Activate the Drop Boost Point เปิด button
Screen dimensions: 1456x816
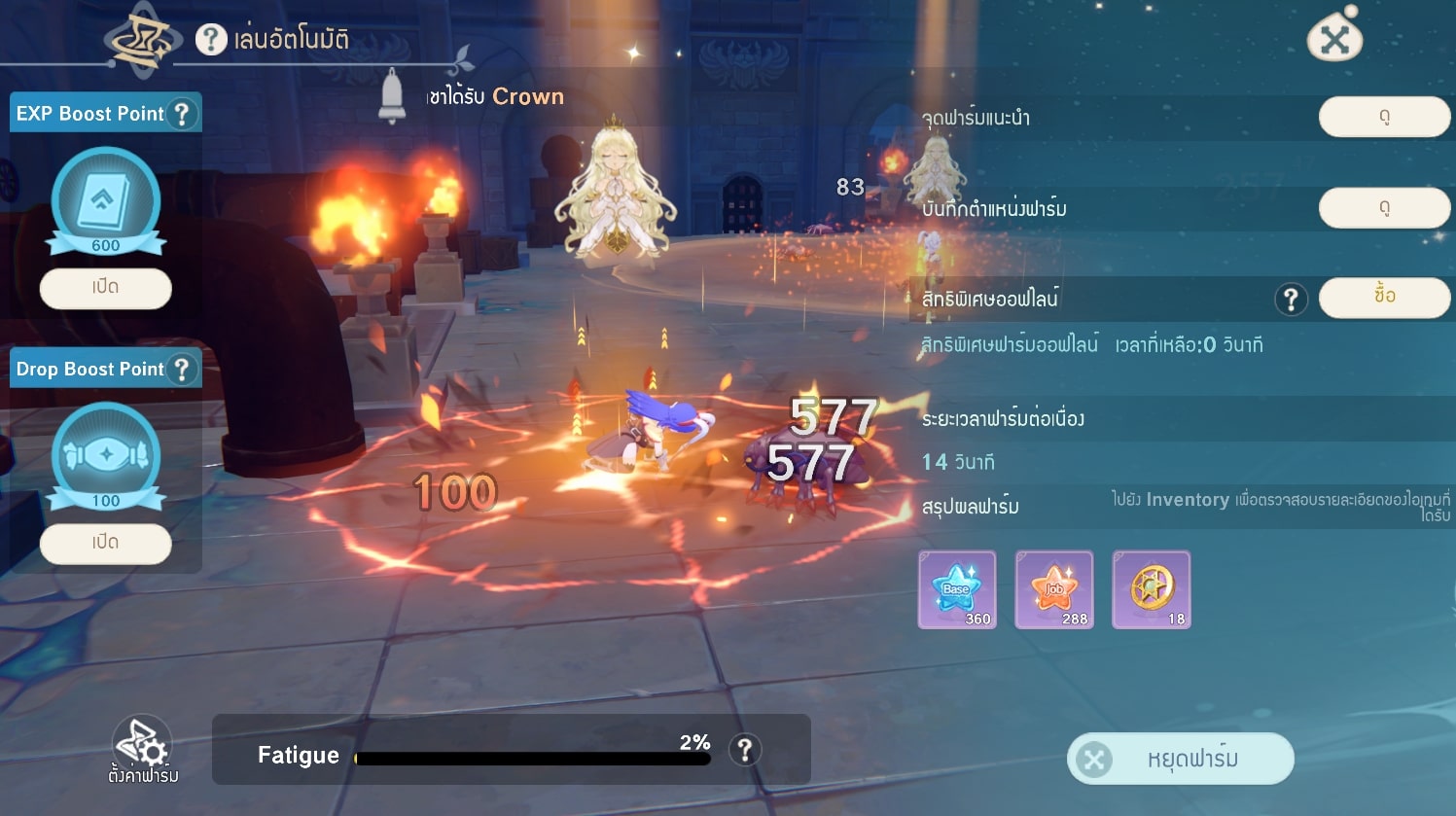click(x=105, y=543)
